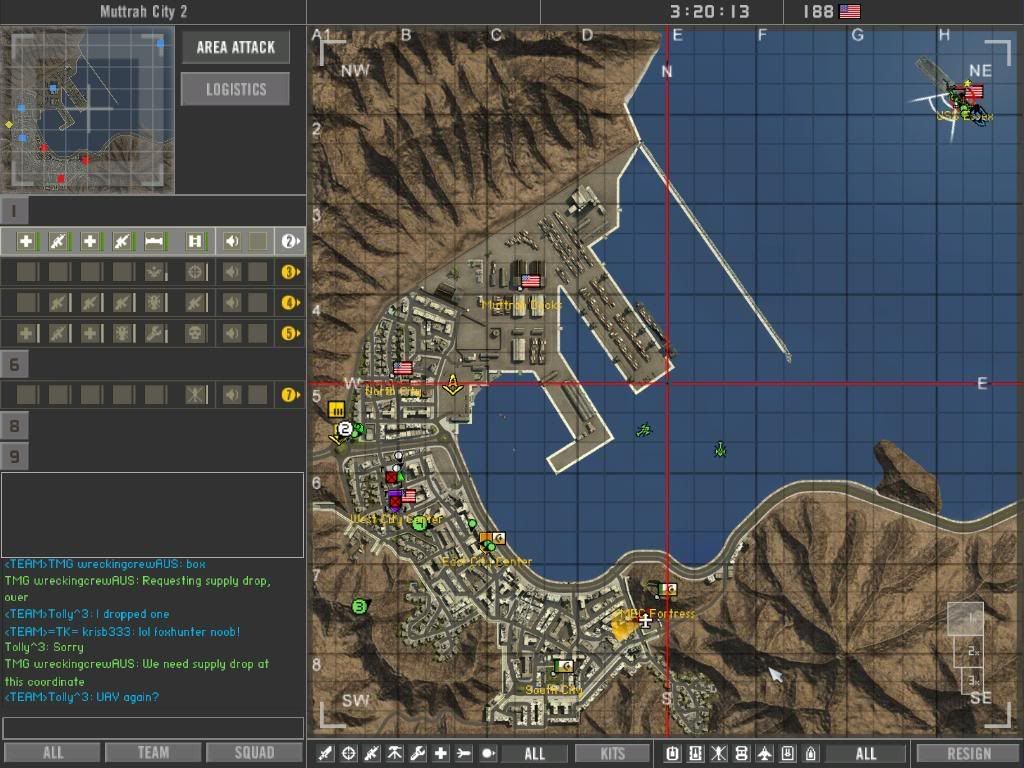Select the Logistics command button
Image resolution: width=1024 pixels, height=768 pixels.
(x=235, y=89)
